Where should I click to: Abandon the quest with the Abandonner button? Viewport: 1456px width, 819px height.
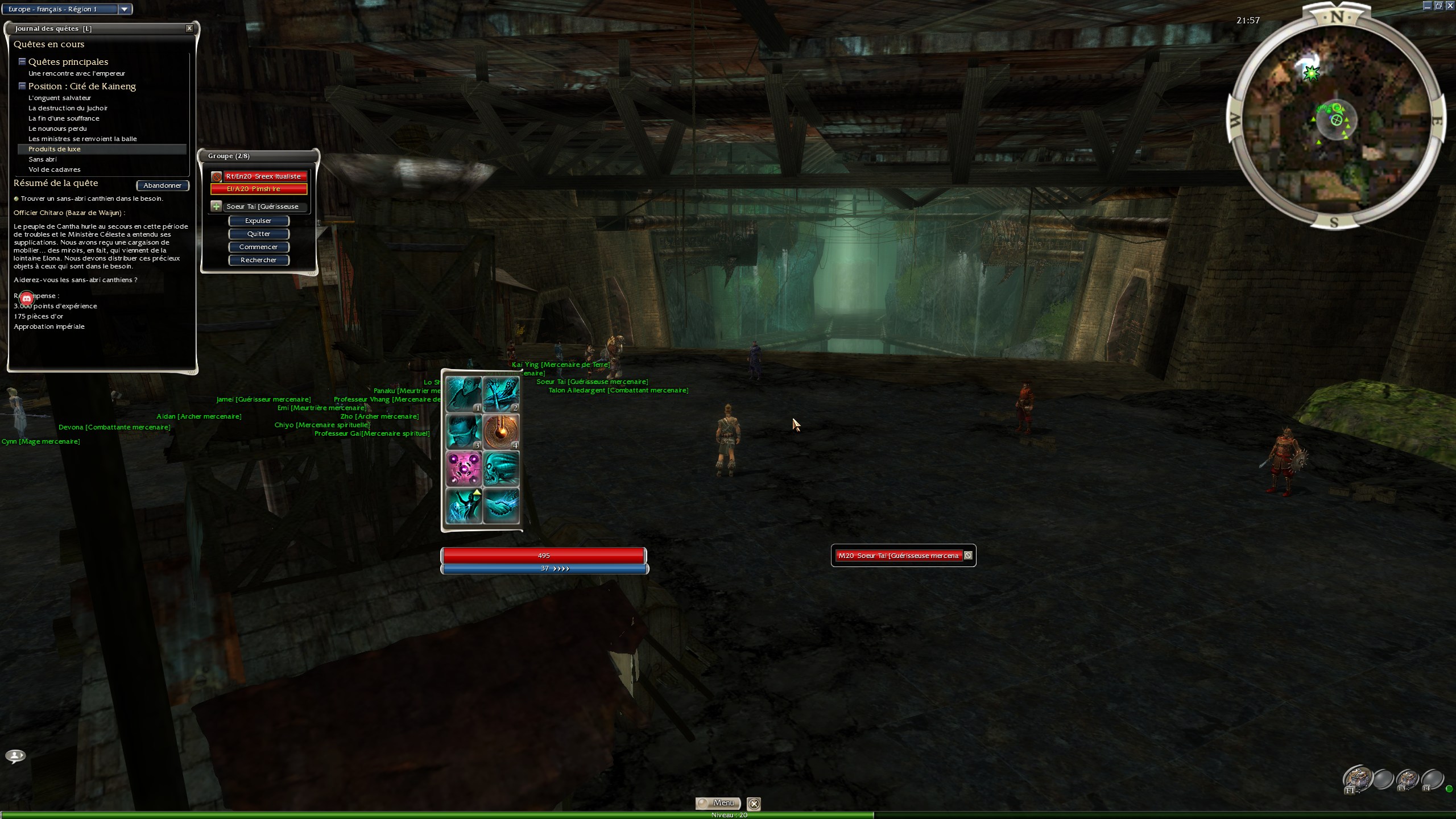coord(162,185)
